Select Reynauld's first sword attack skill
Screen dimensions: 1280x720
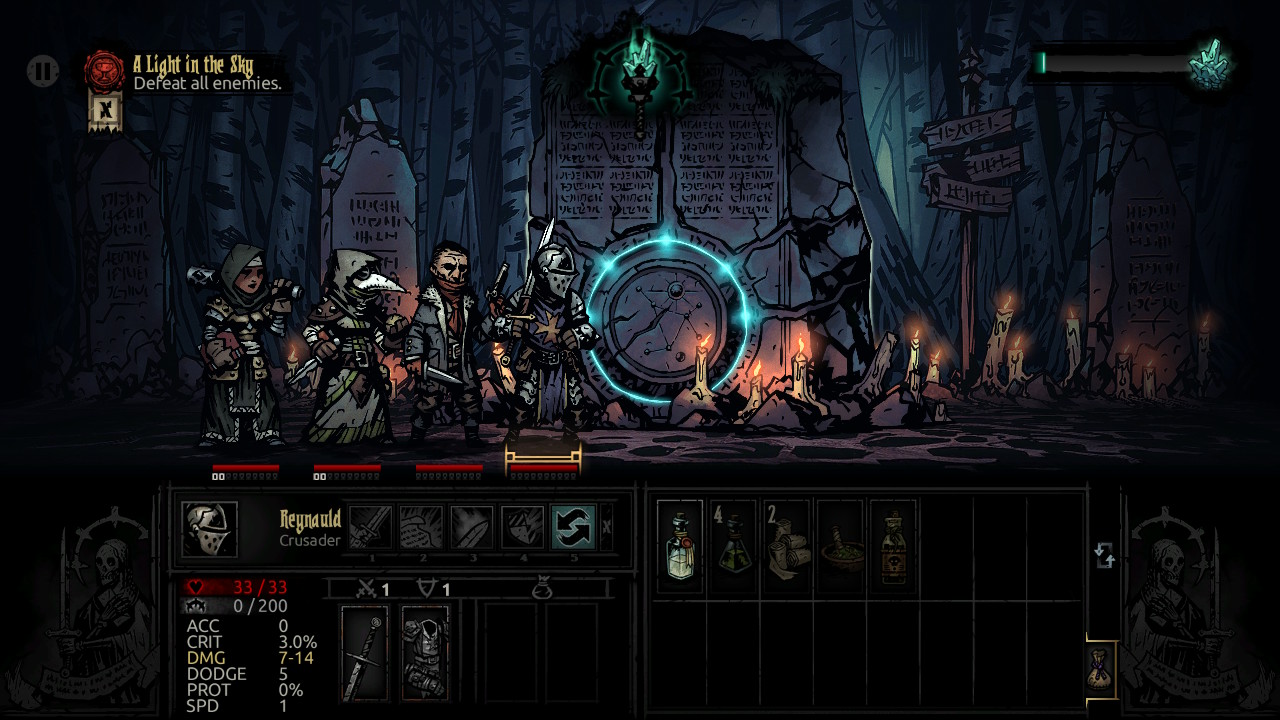click(x=370, y=527)
